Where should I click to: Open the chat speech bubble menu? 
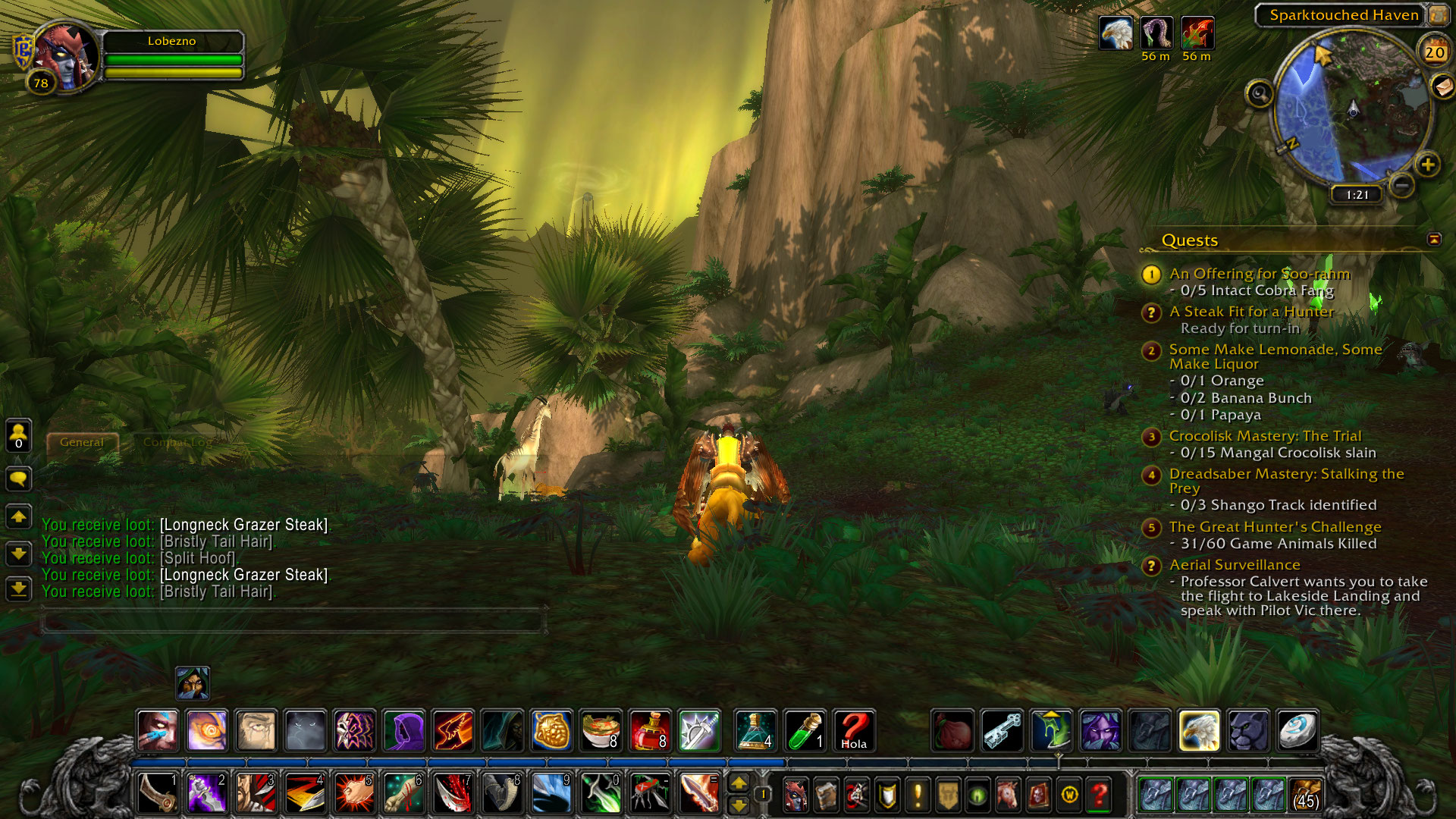click(x=19, y=479)
